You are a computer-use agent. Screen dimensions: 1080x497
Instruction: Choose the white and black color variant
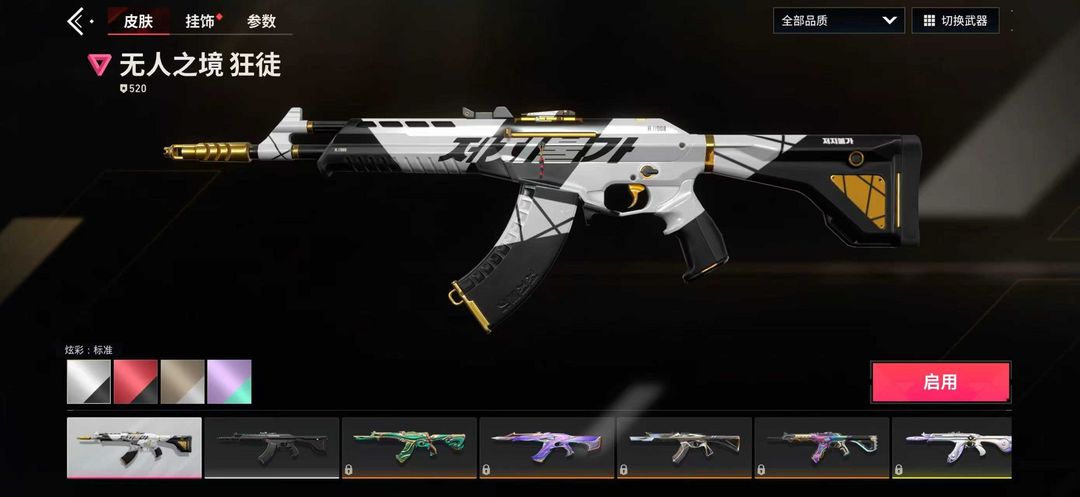coord(89,382)
